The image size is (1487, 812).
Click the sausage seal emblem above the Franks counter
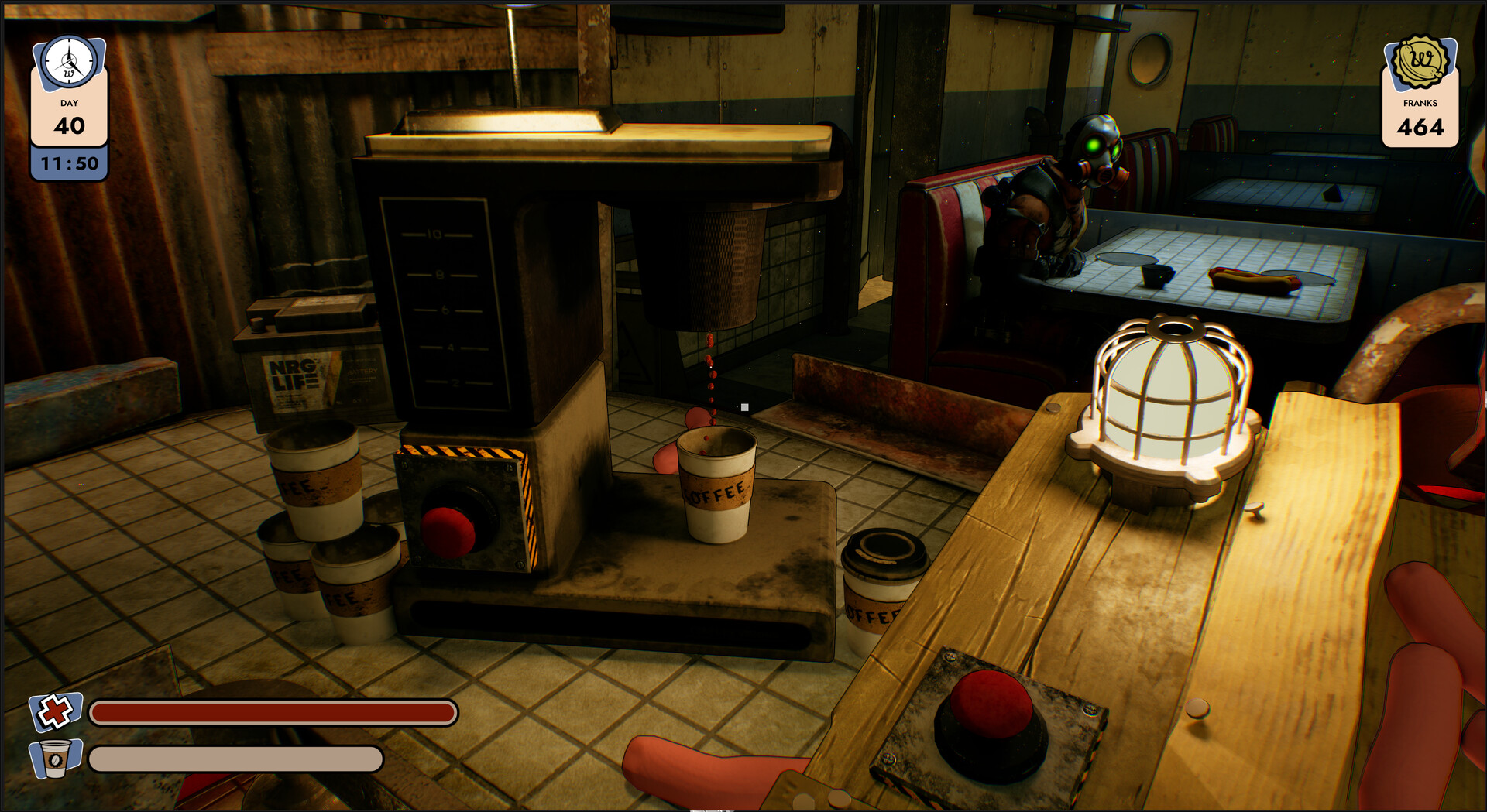pyautogui.click(x=1420, y=60)
